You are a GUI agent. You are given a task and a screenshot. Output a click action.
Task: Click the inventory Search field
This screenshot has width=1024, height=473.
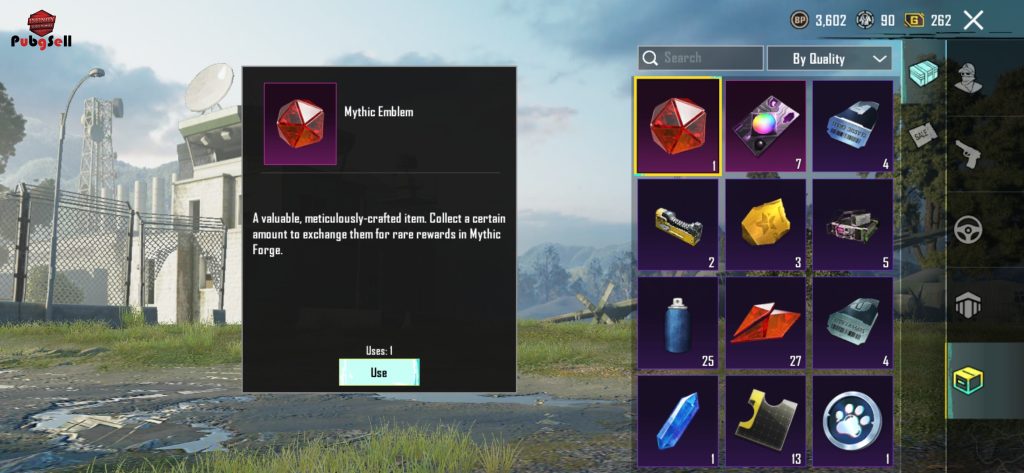pos(700,58)
